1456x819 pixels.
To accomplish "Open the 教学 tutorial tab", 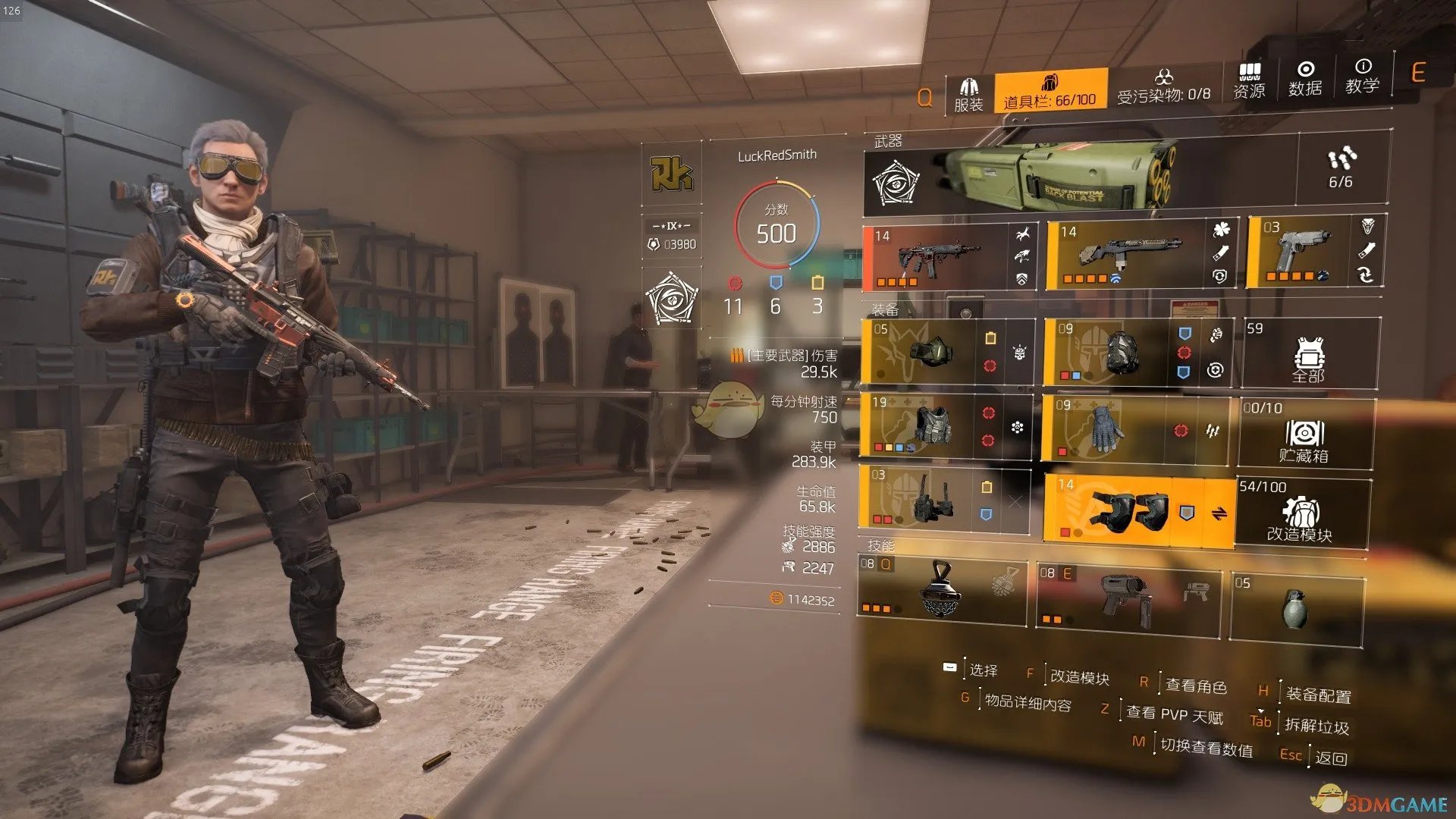I will click(1362, 76).
